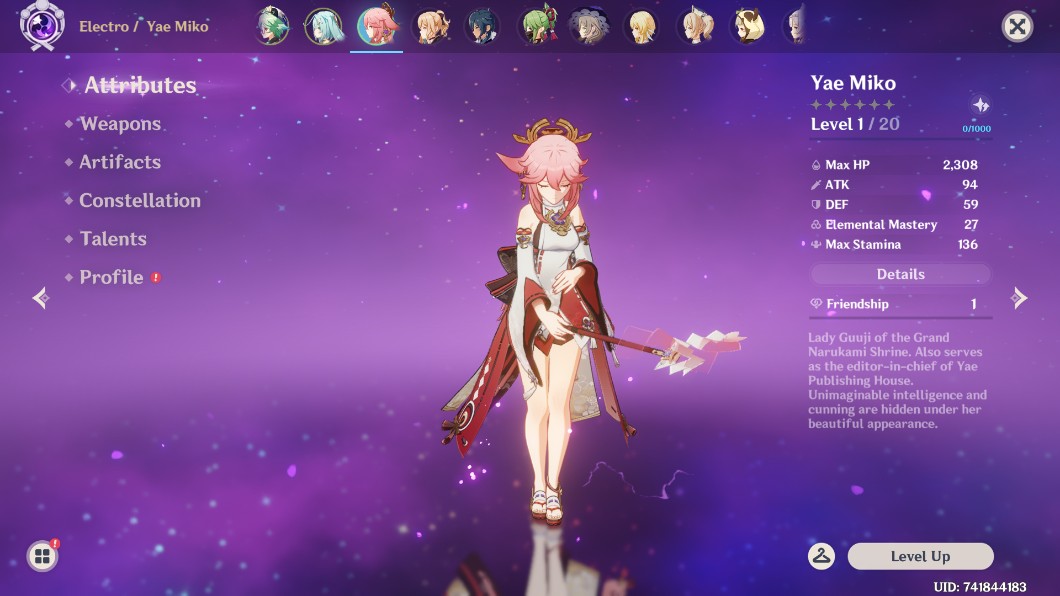Click the Level Up button

(920, 556)
